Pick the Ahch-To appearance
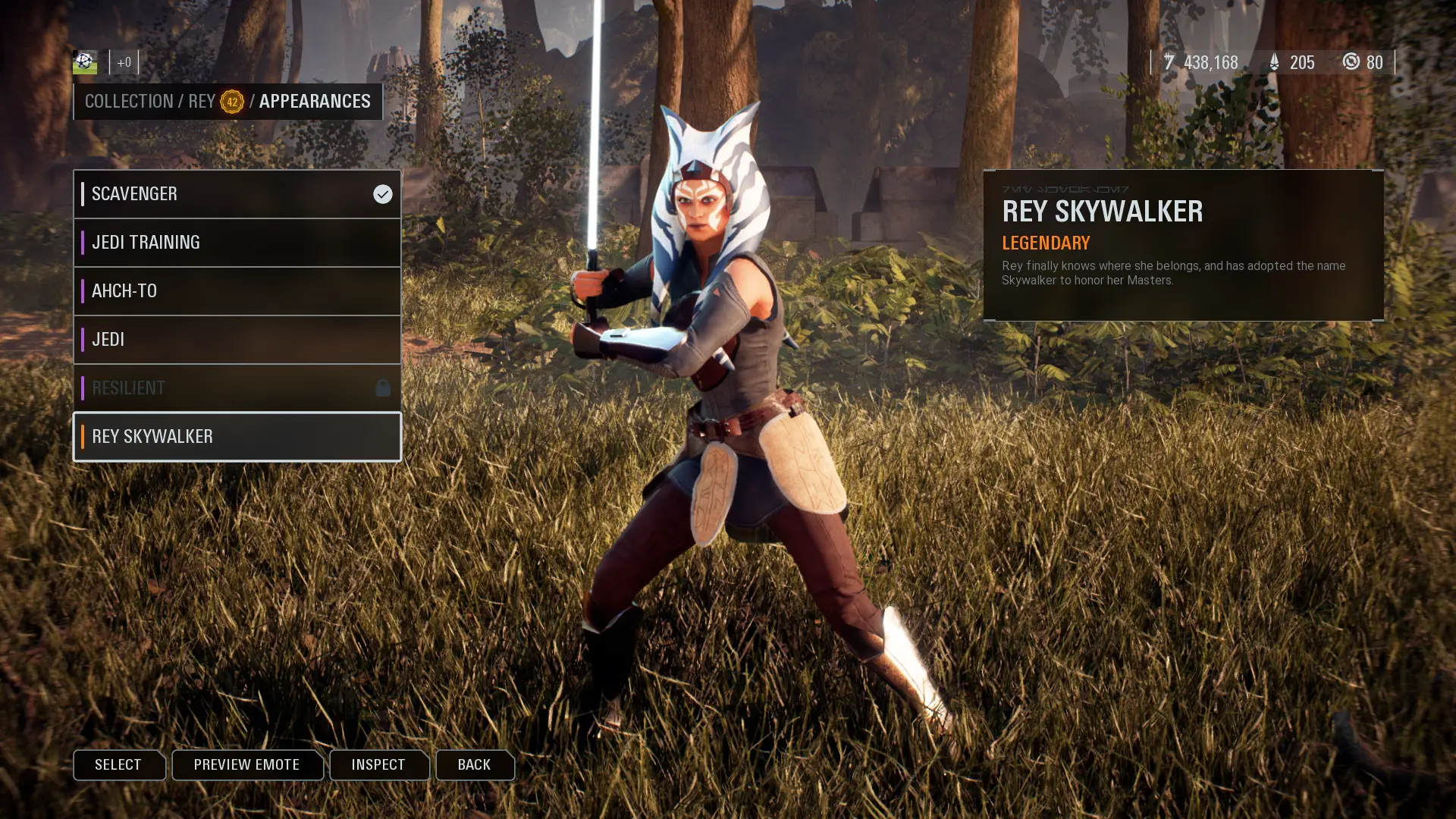This screenshot has height=819, width=1456. tap(237, 291)
